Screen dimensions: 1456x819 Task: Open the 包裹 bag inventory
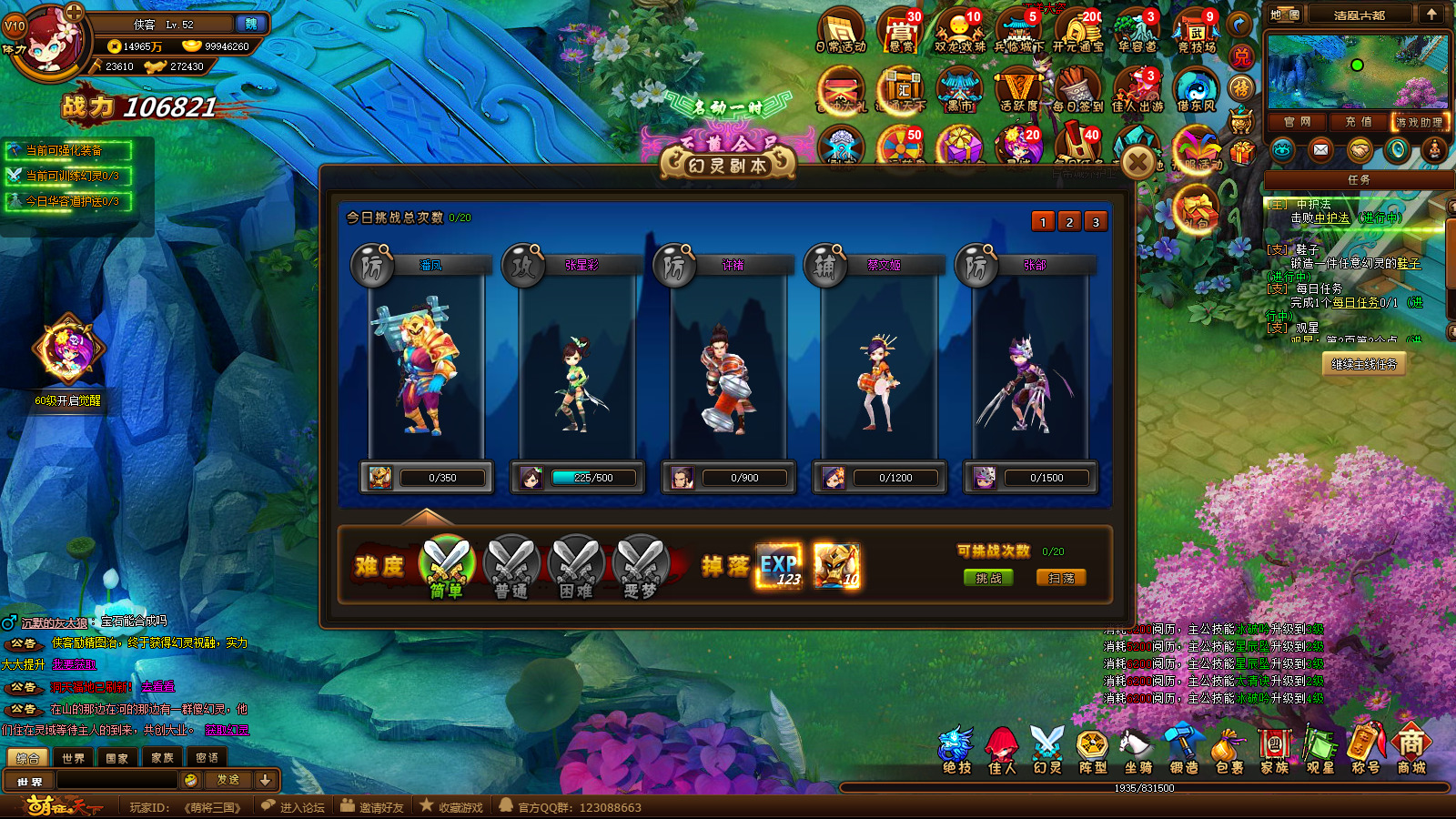tap(1228, 750)
